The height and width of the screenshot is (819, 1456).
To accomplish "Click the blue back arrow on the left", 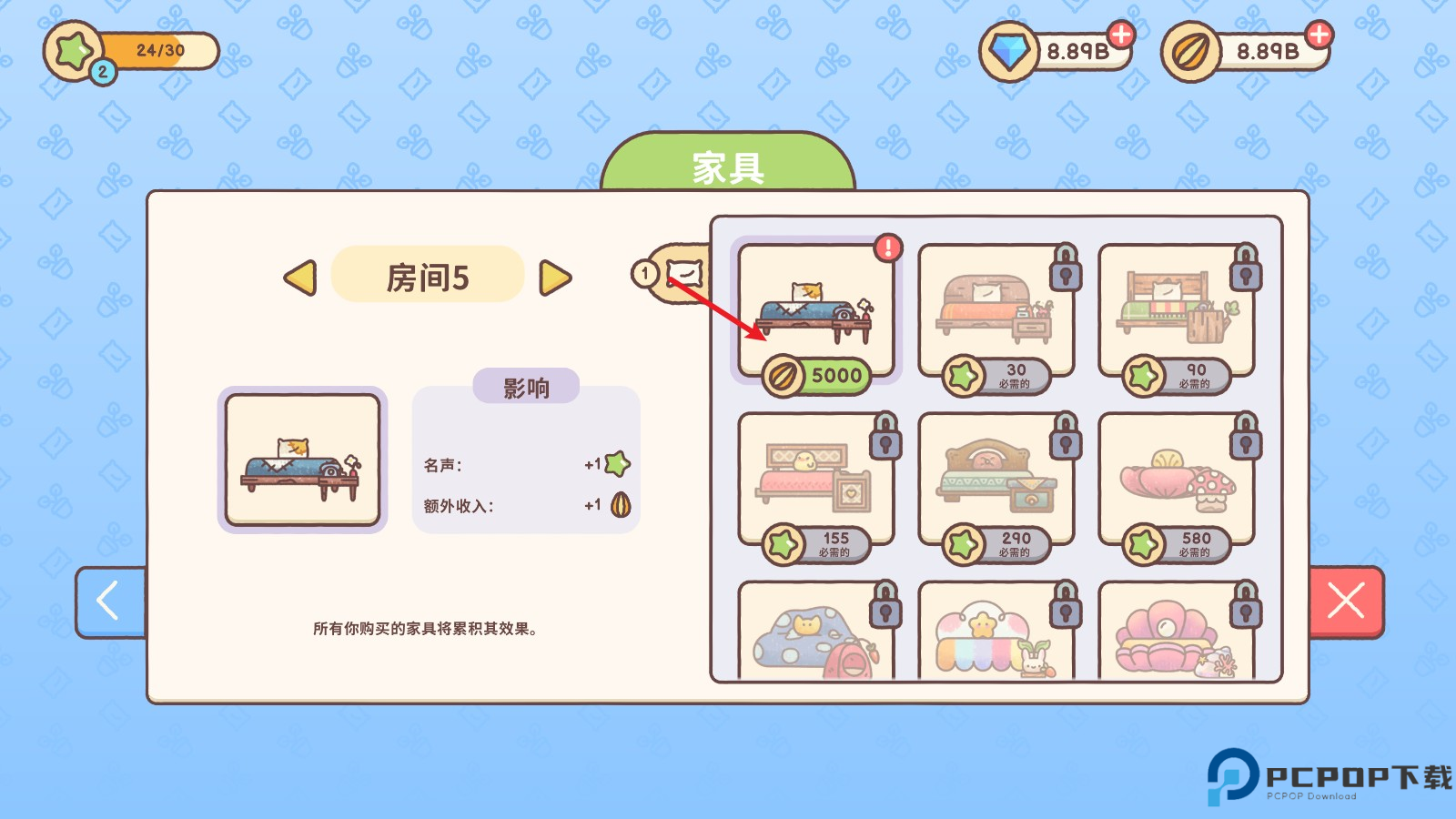I will coord(108,602).
